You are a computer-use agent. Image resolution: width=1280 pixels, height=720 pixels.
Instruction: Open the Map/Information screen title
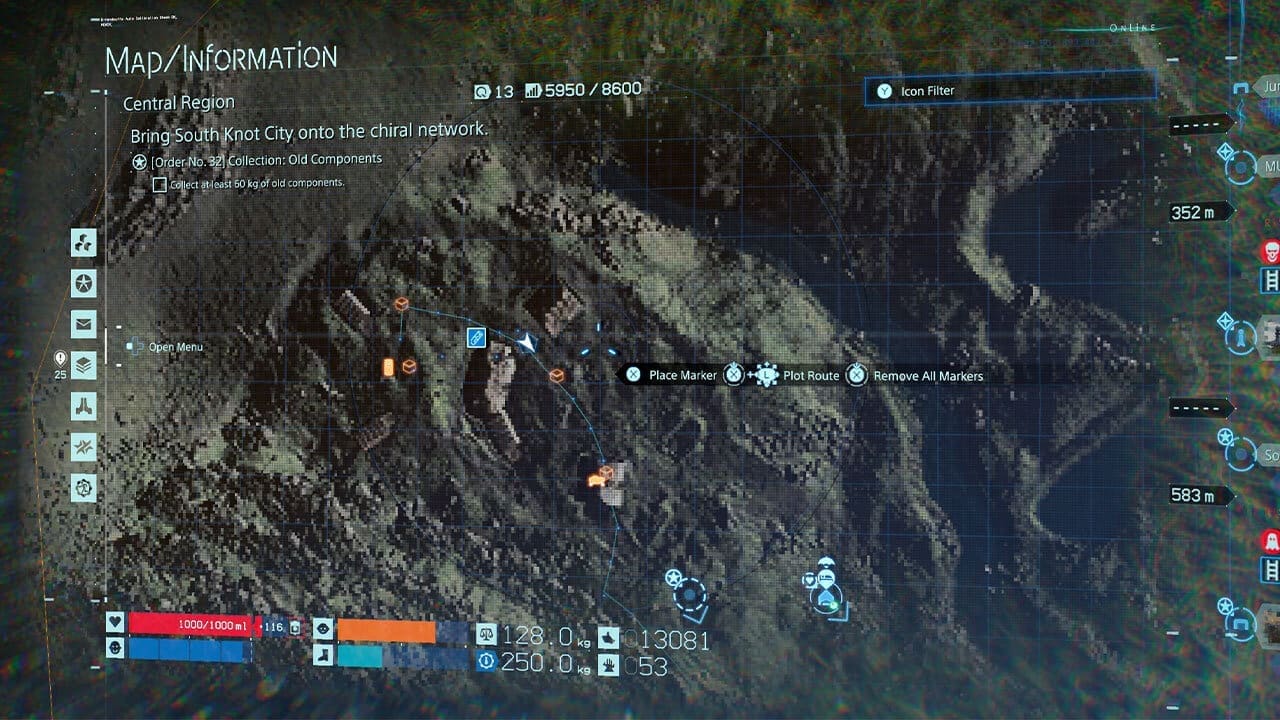pos(220,56)
